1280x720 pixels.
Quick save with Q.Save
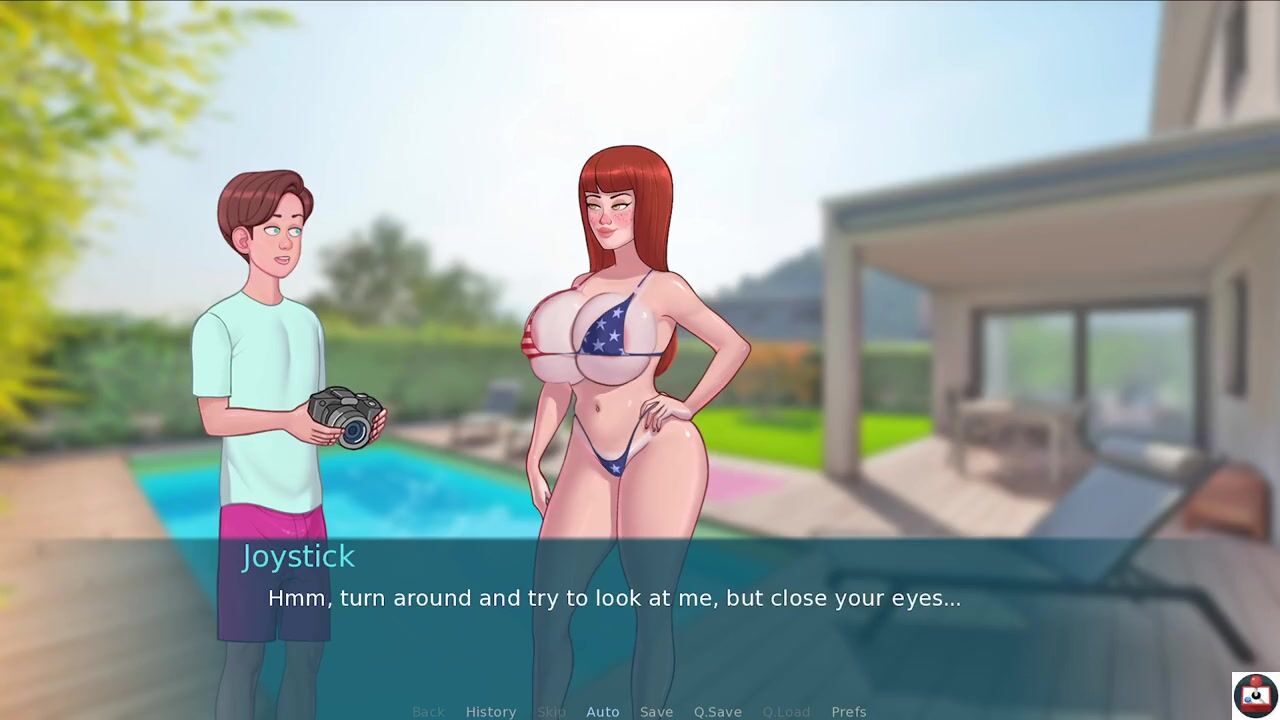(717, 711)
